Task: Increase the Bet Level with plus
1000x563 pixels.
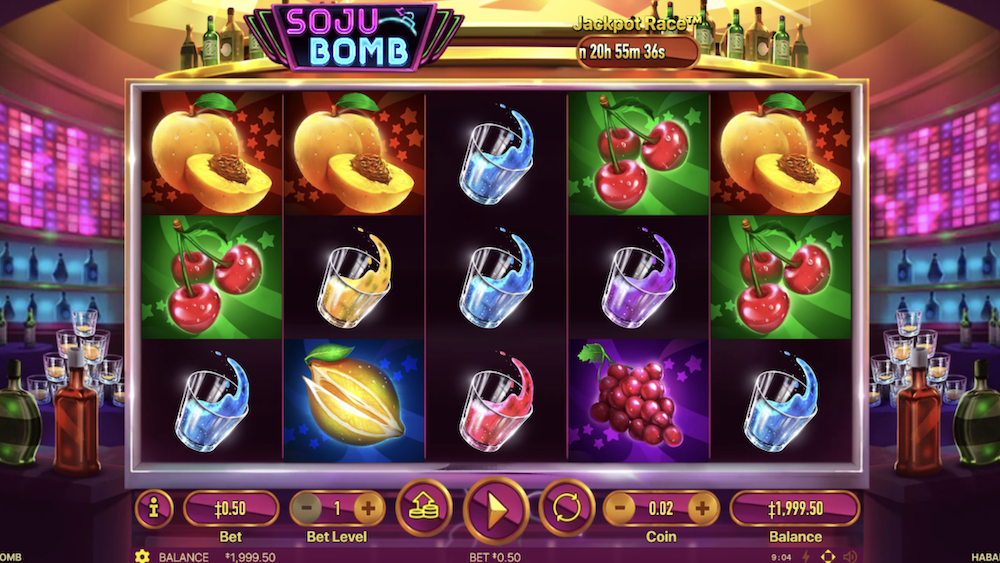Action: pyautogui.click(x=368, y=508)
